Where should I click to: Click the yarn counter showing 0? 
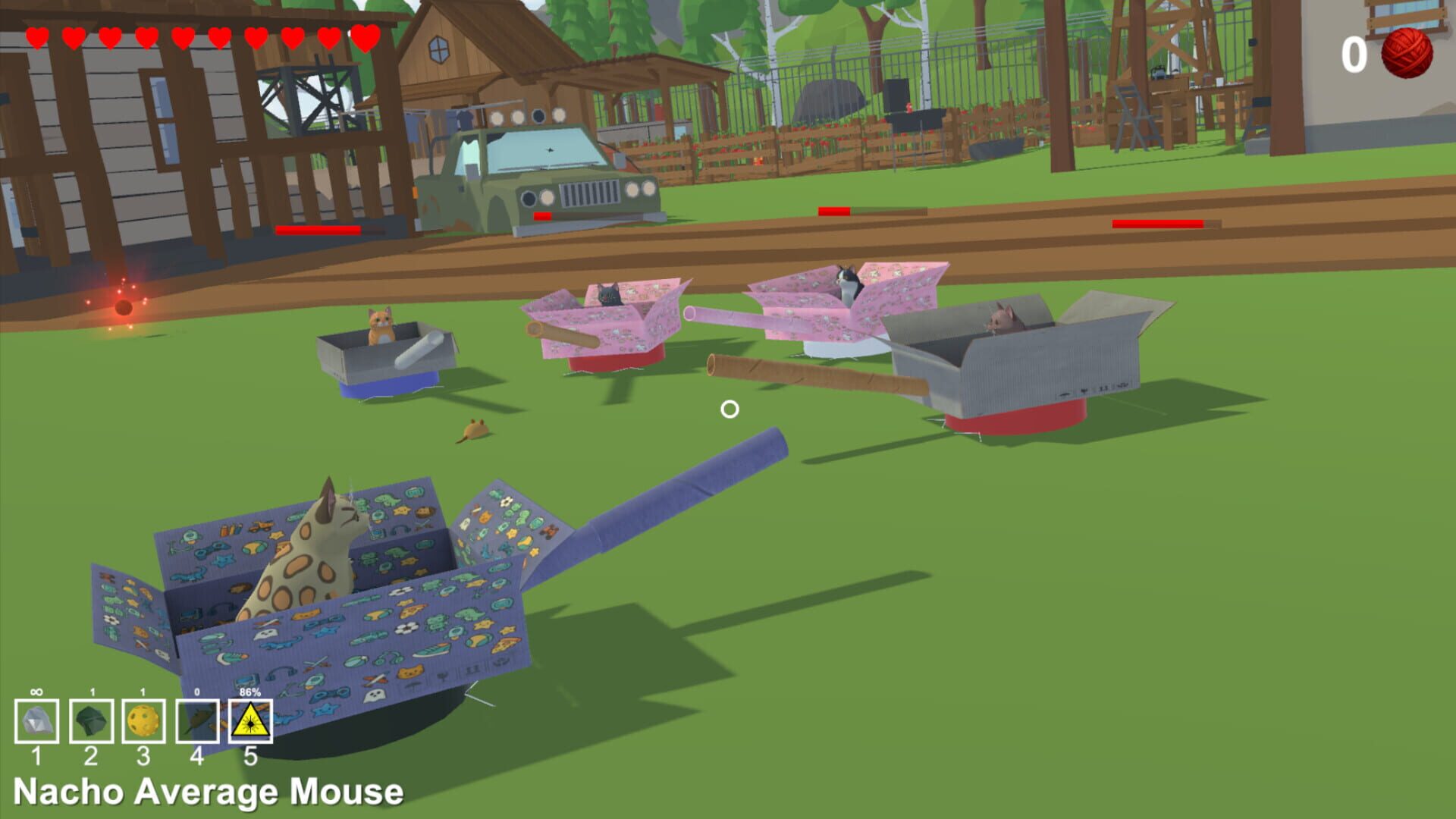[1353, 55]
